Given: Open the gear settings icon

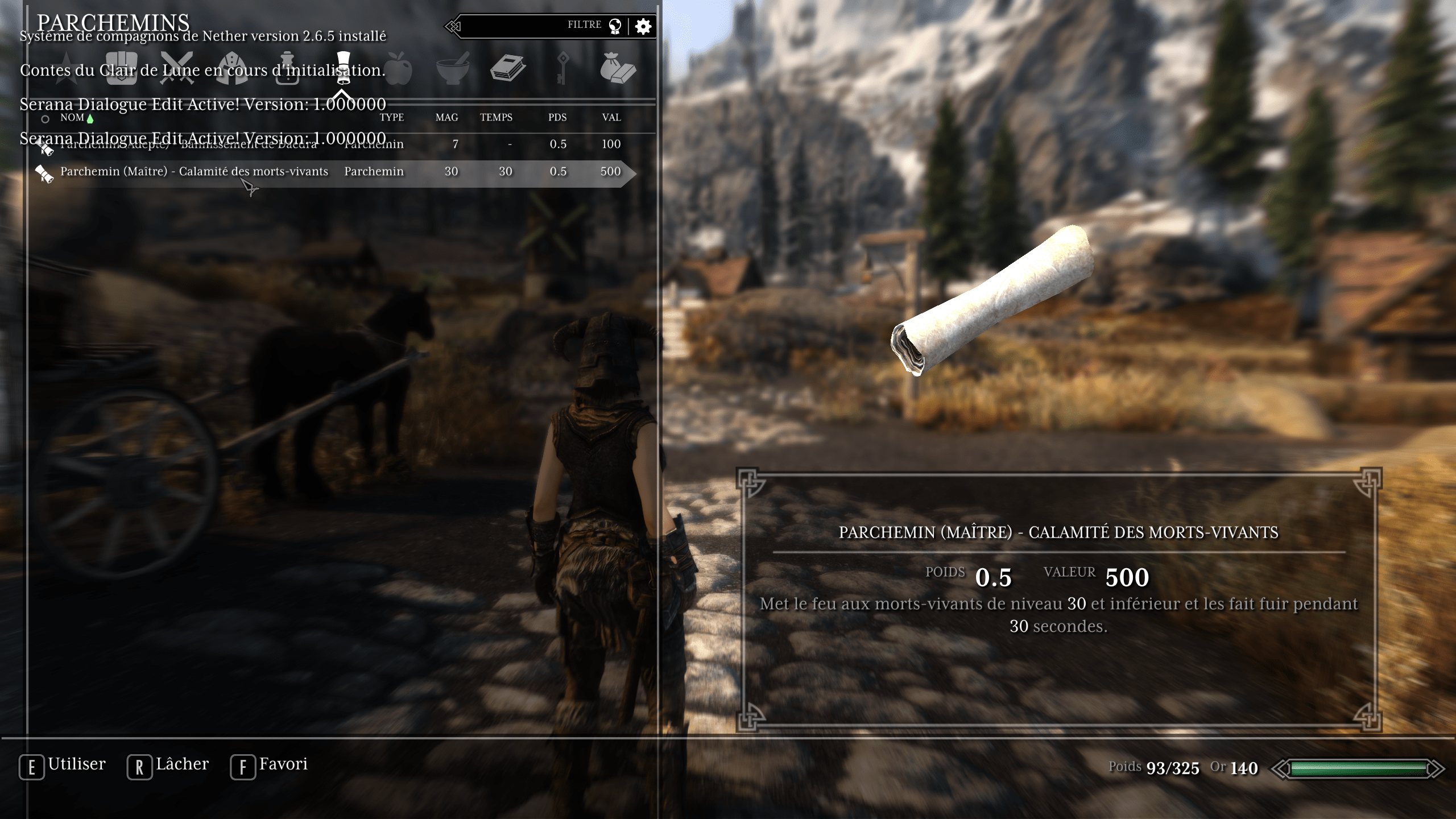Looking at the screenshot, I should 643,26.
